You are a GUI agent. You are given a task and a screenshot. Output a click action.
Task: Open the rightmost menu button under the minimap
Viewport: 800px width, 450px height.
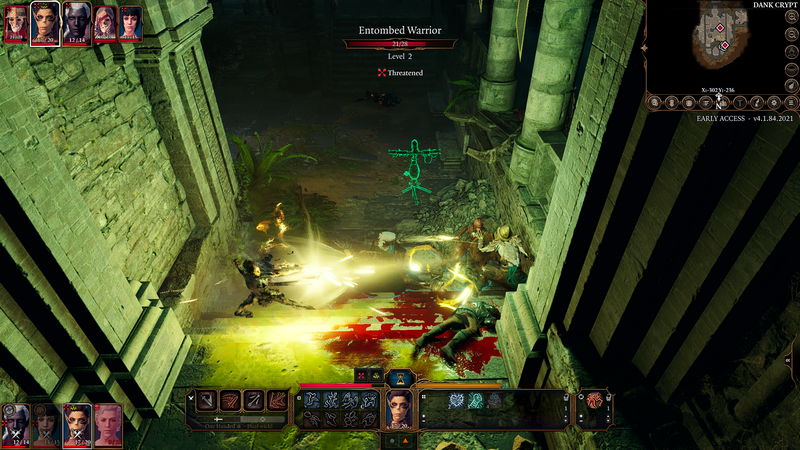click(x=790, y=102)
